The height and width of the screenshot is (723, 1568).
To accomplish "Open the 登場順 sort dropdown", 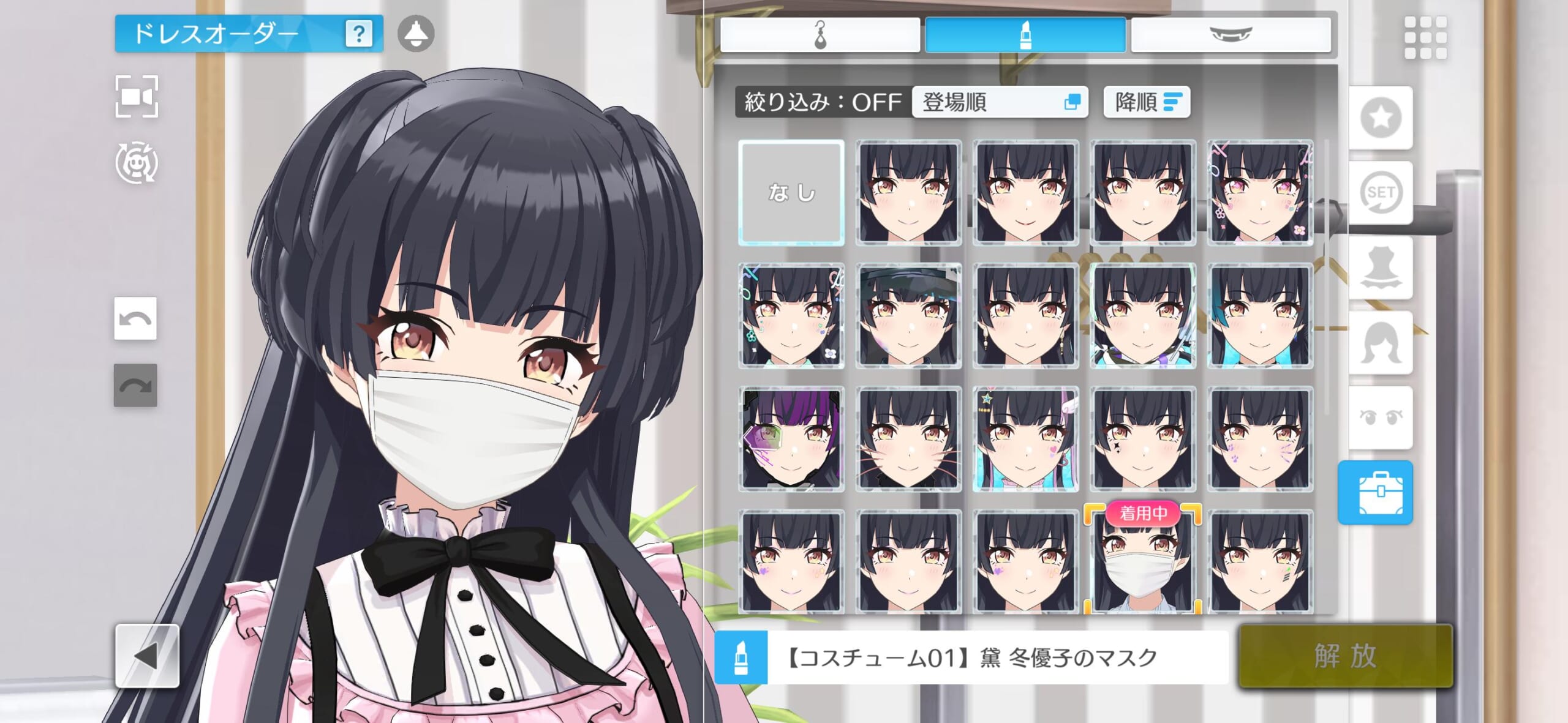I will 1000,102.
